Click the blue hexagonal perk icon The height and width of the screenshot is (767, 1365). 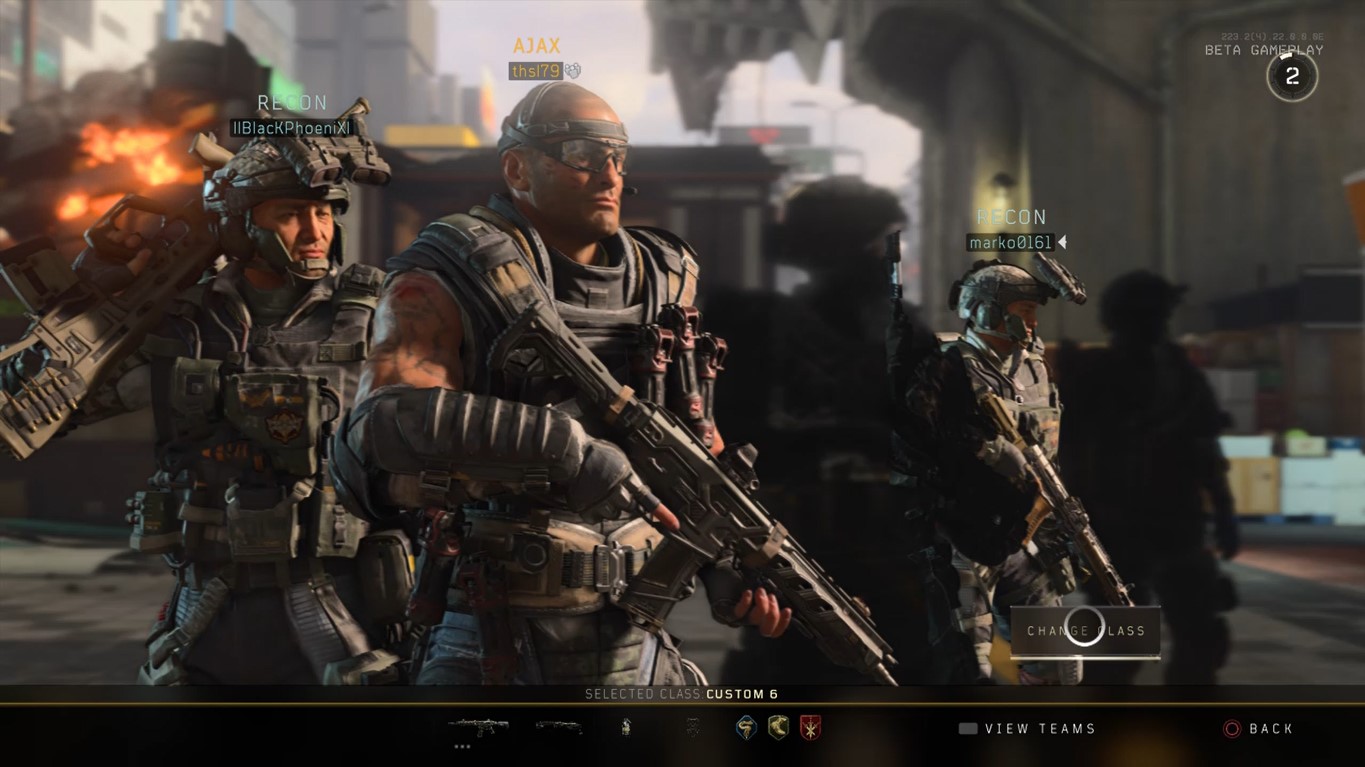(744, 728)
